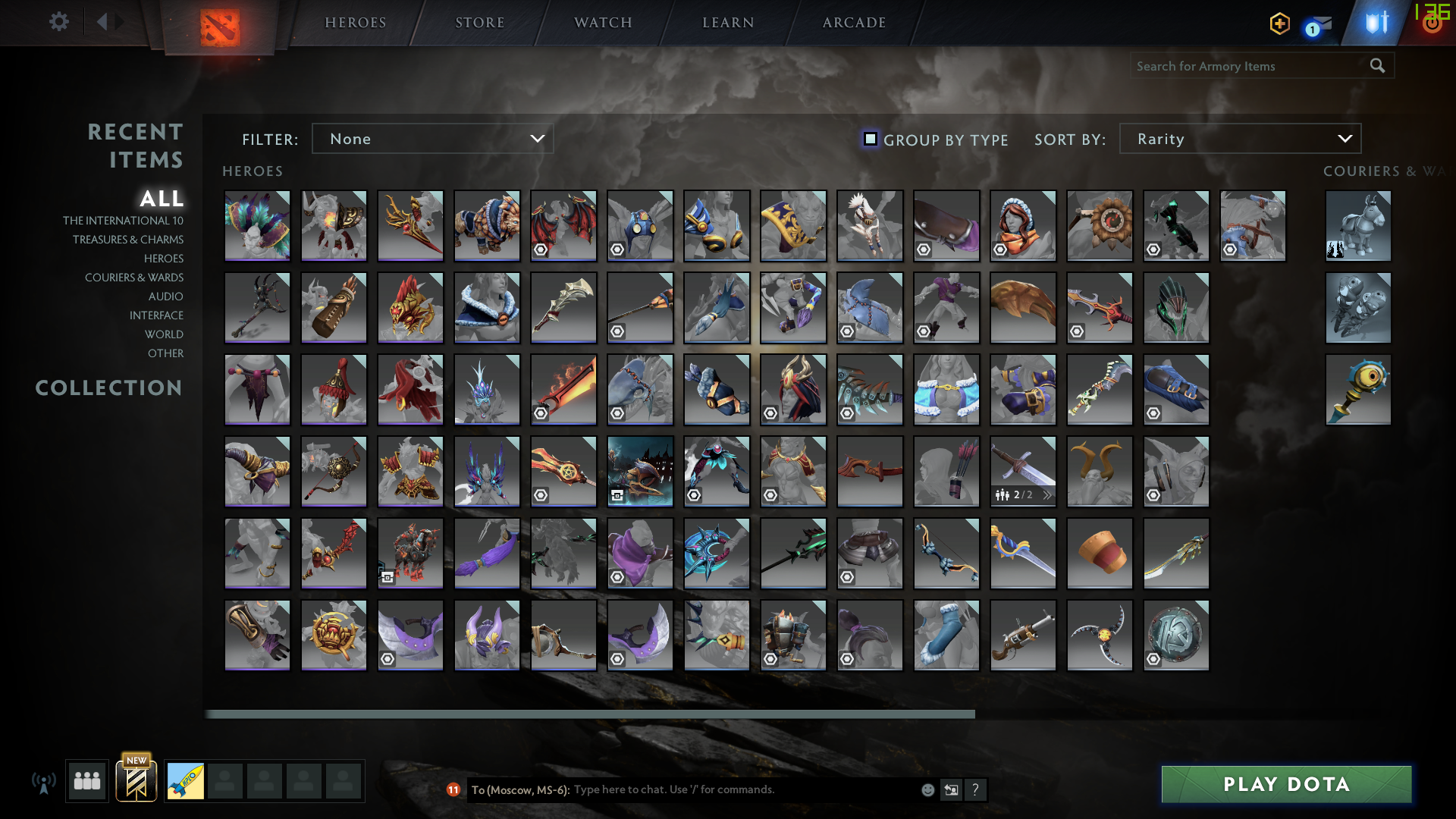Toggle the GROUP BY TYPE checkbox
The image size is (1456, 819).
[x=870, y=139]
